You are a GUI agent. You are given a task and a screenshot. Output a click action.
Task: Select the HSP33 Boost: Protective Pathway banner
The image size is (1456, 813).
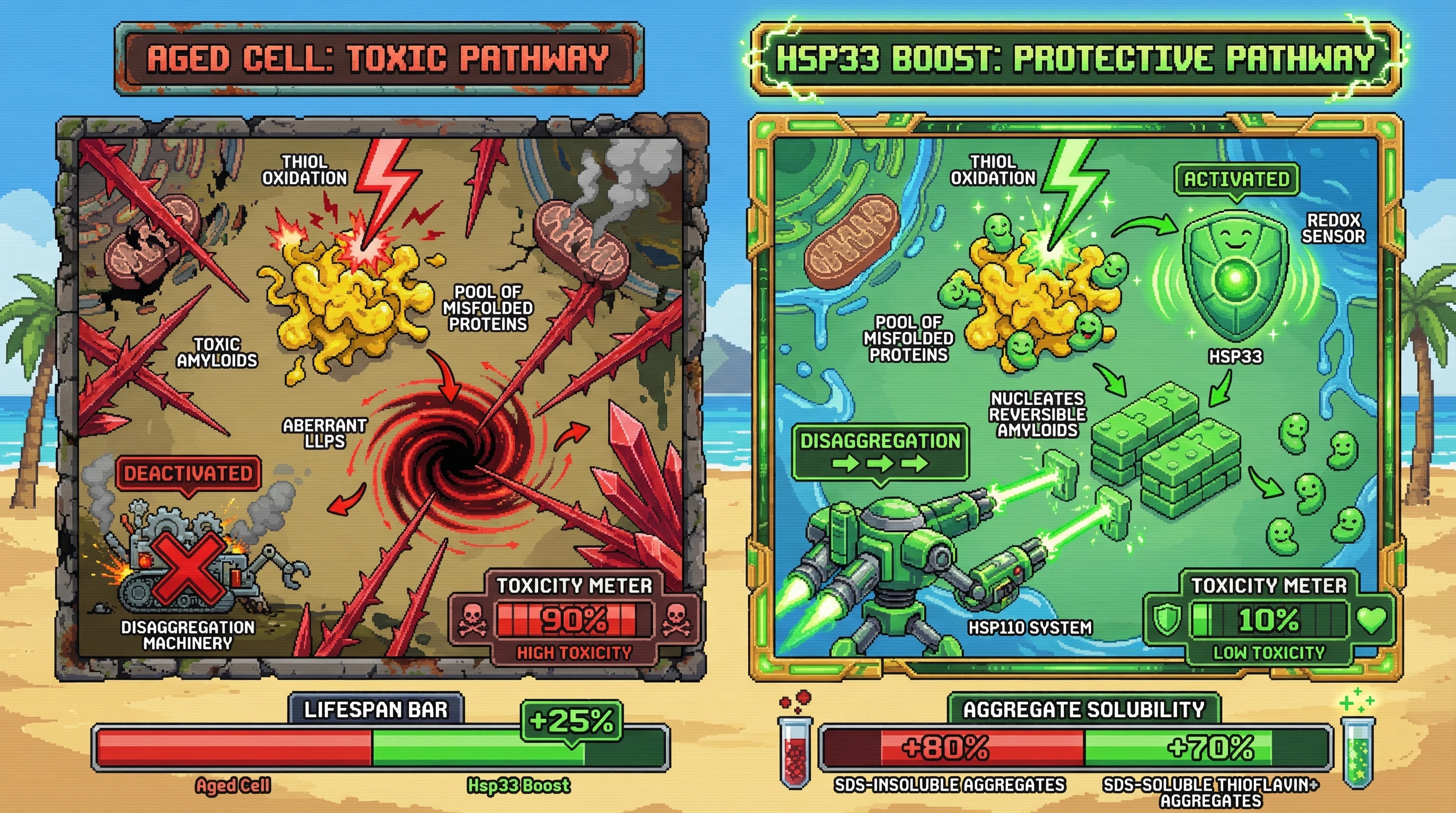1075,59
